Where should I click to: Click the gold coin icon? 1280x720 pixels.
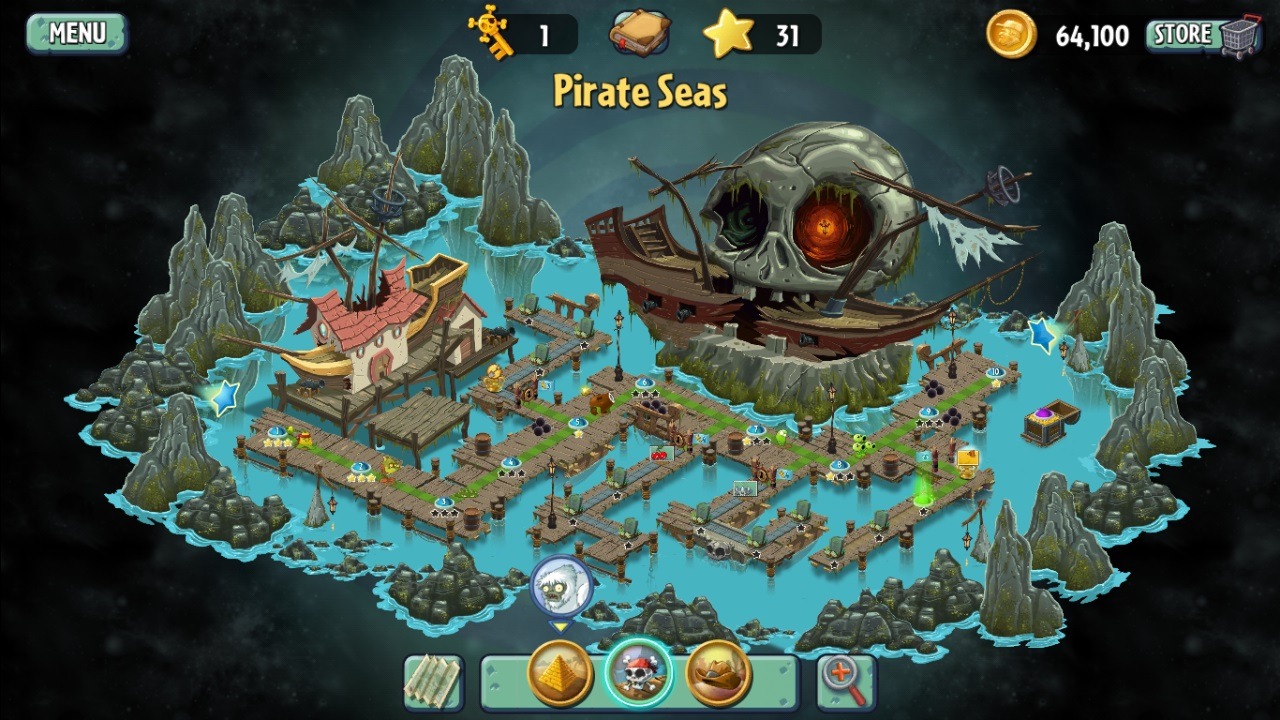[1011, 35]
